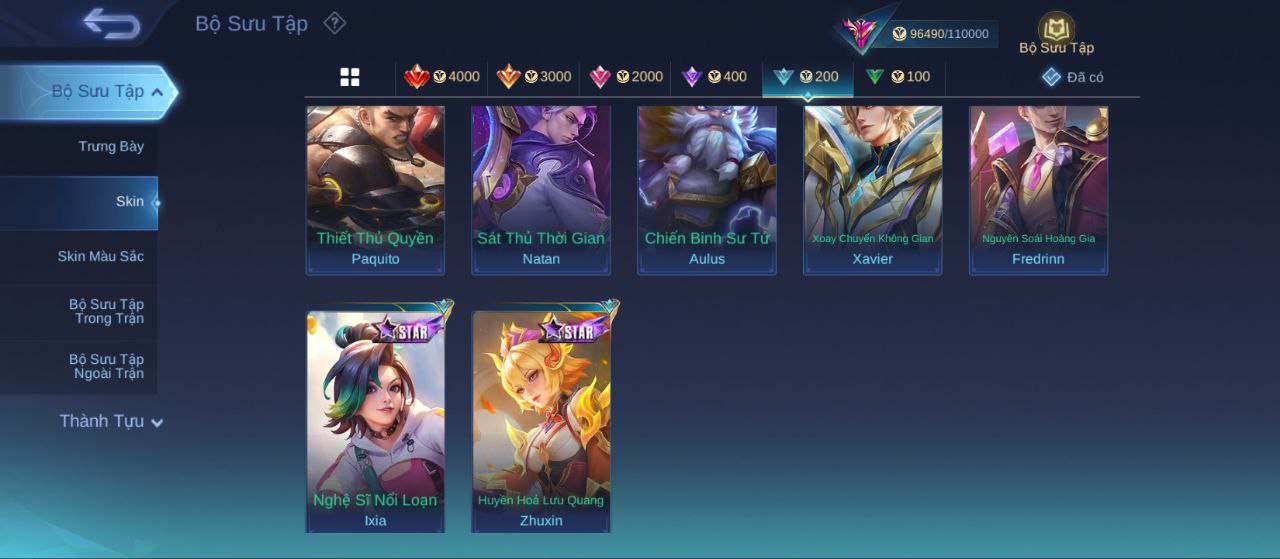This screenshot has height=559, width=1280.
Task: Open Bộ Sưu Tập Ngoài Trận
Action: (106, 367)
